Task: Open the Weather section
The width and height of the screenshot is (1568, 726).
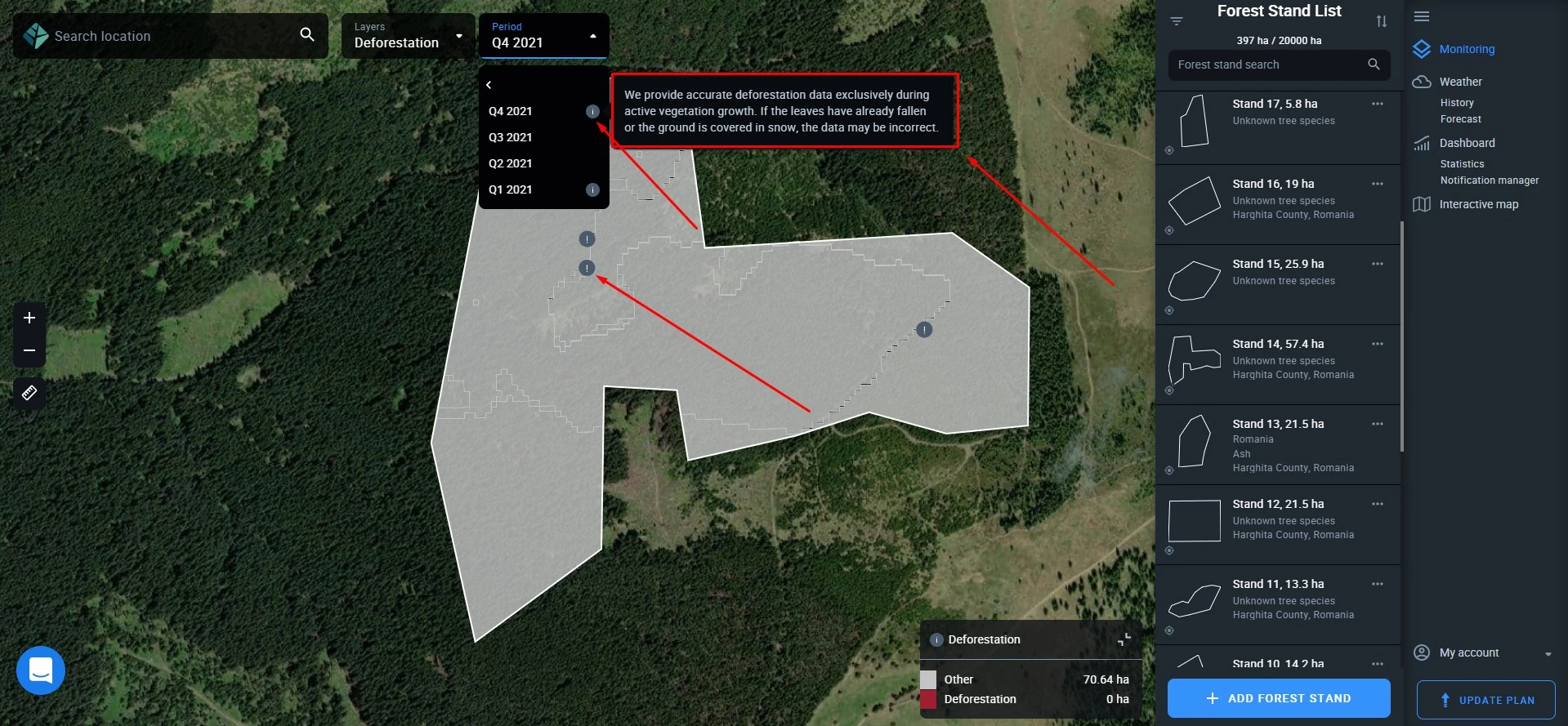Action: tap(1460, 82)
